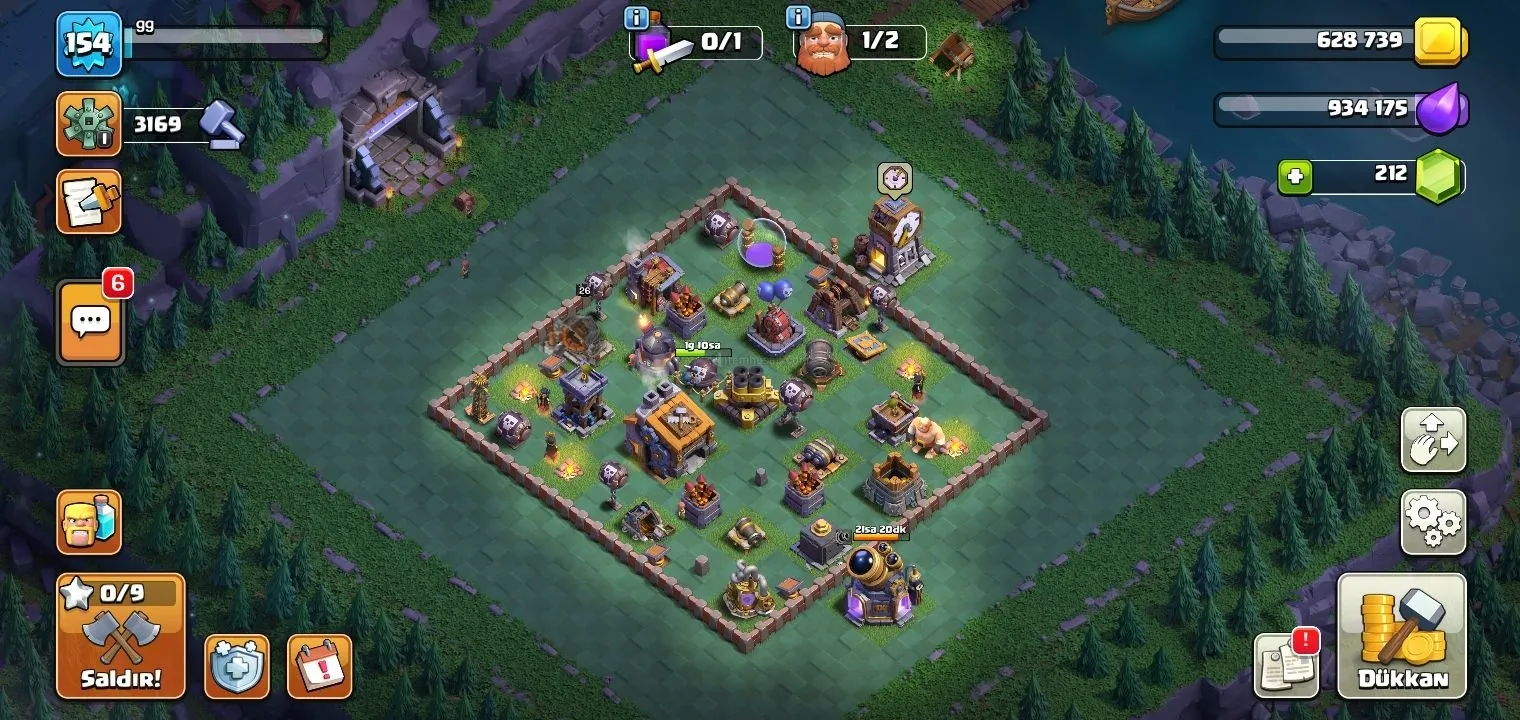Image resolution: width=1520 pixels, height=720 pixels.
Task: Add gems with the green plus button
Action: tap(1295, 177)
